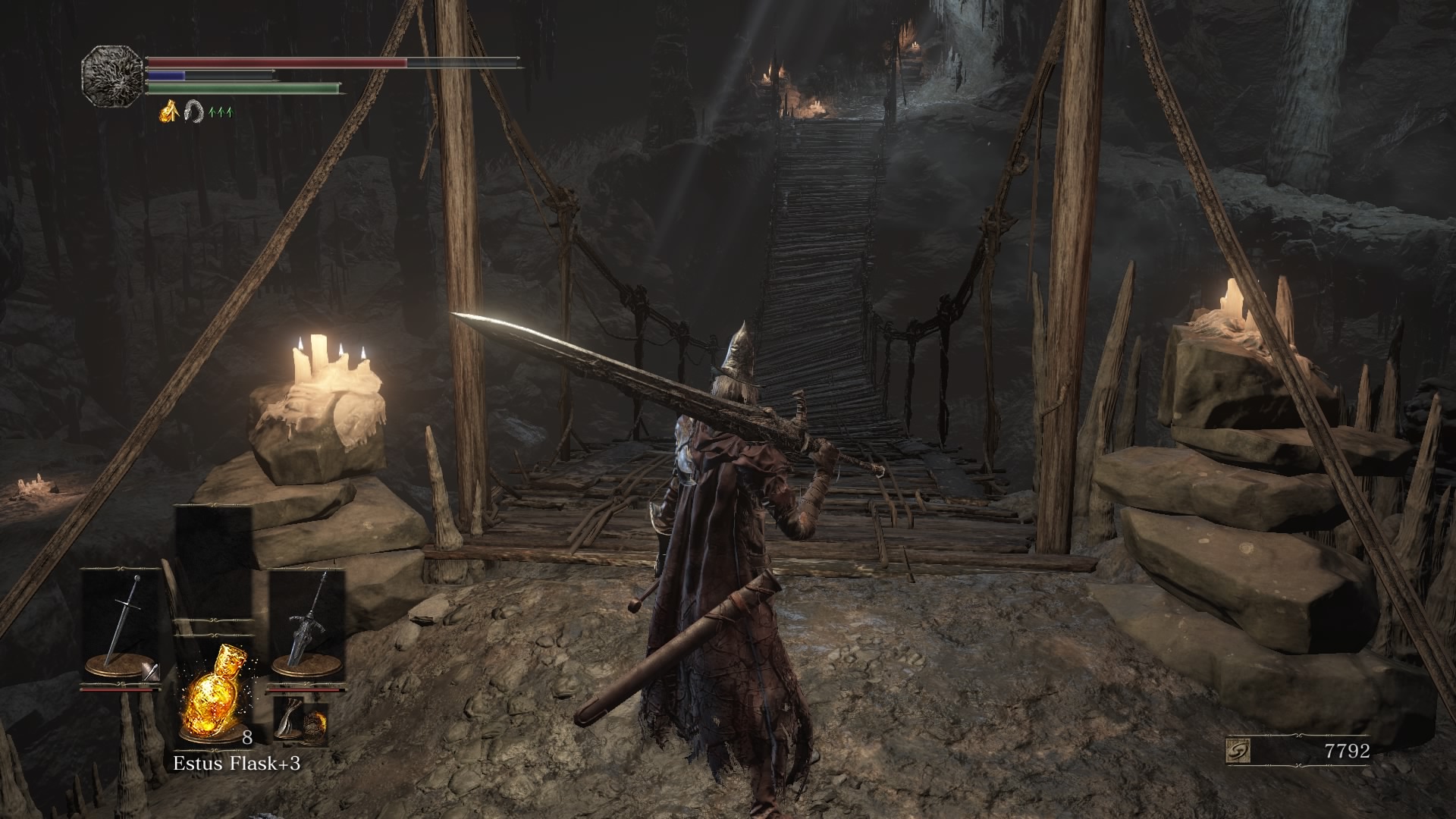Screen dimensions: 1456x819
Task: Click the golden flame buff icon
Action: pos(168,113)
